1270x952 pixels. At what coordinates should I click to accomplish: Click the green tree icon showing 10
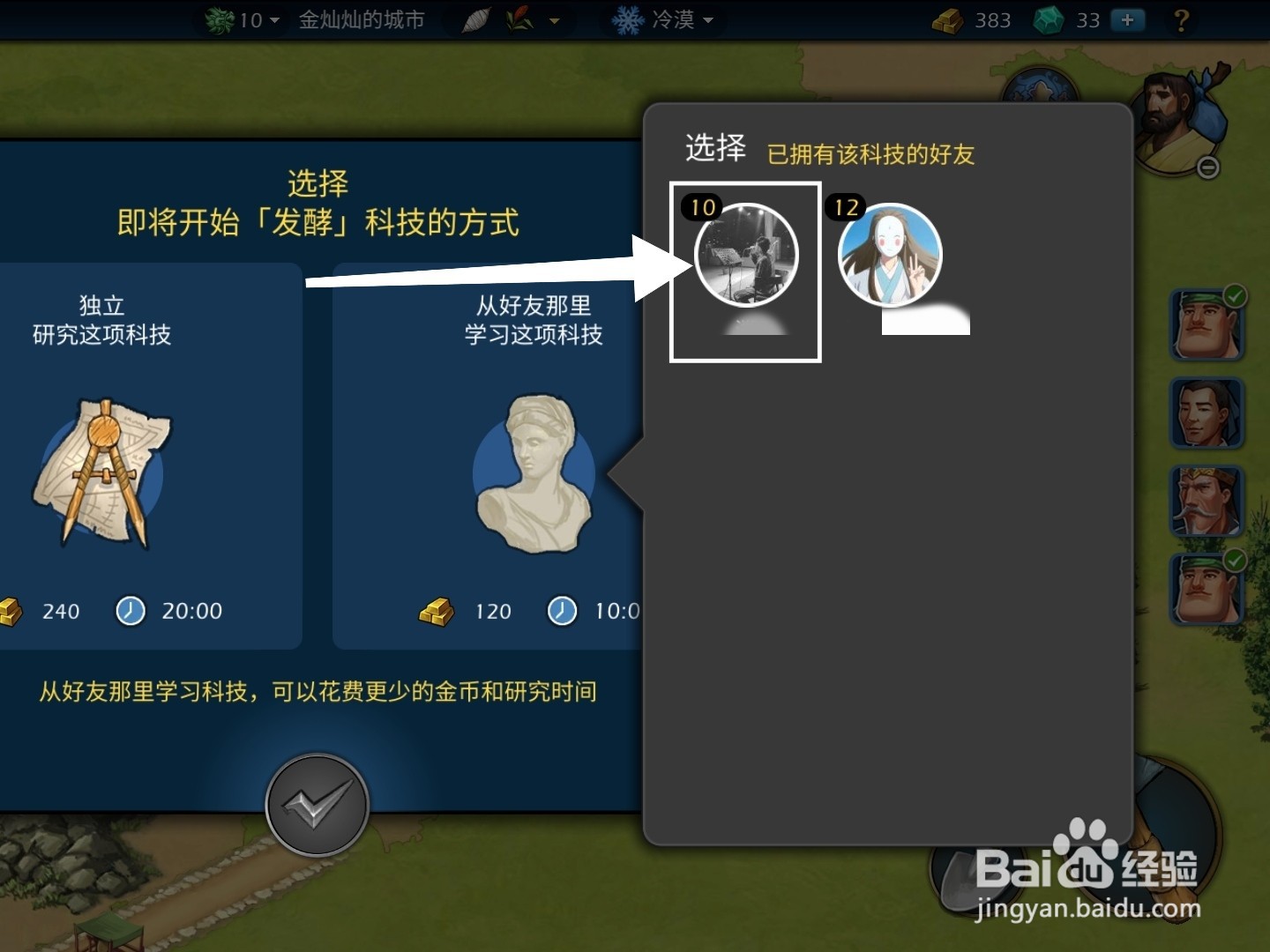(x=219, y=19)
